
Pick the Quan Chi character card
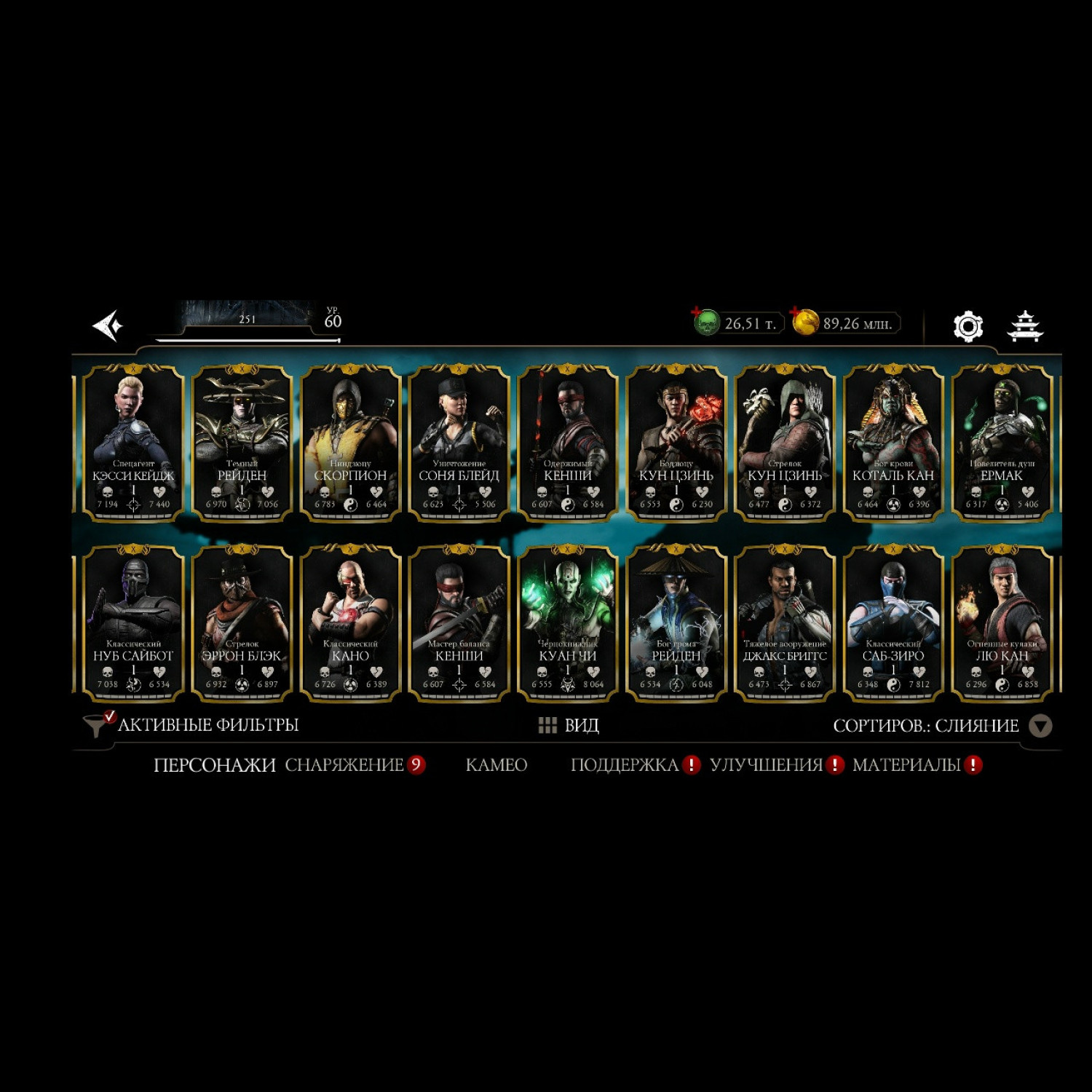(567, 622)
